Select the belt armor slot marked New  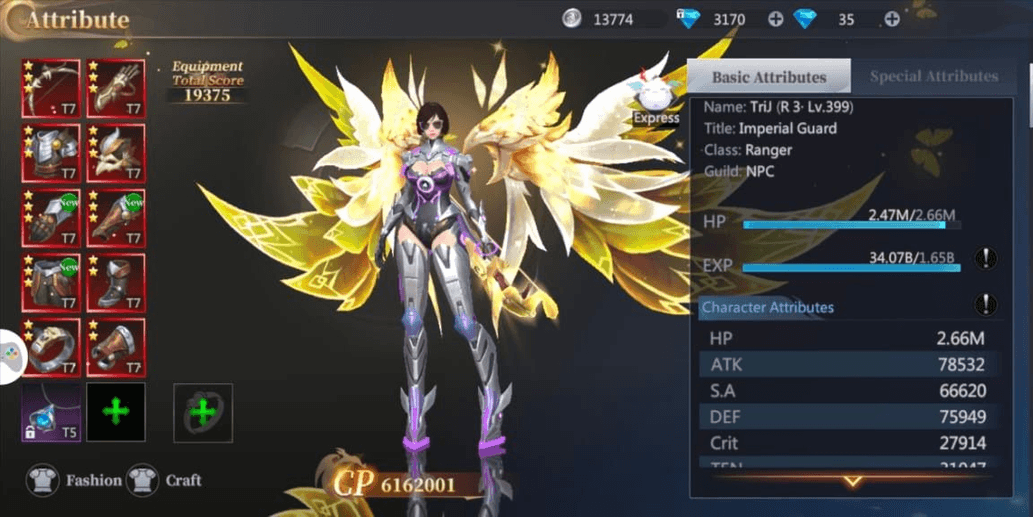coord(52,283)
